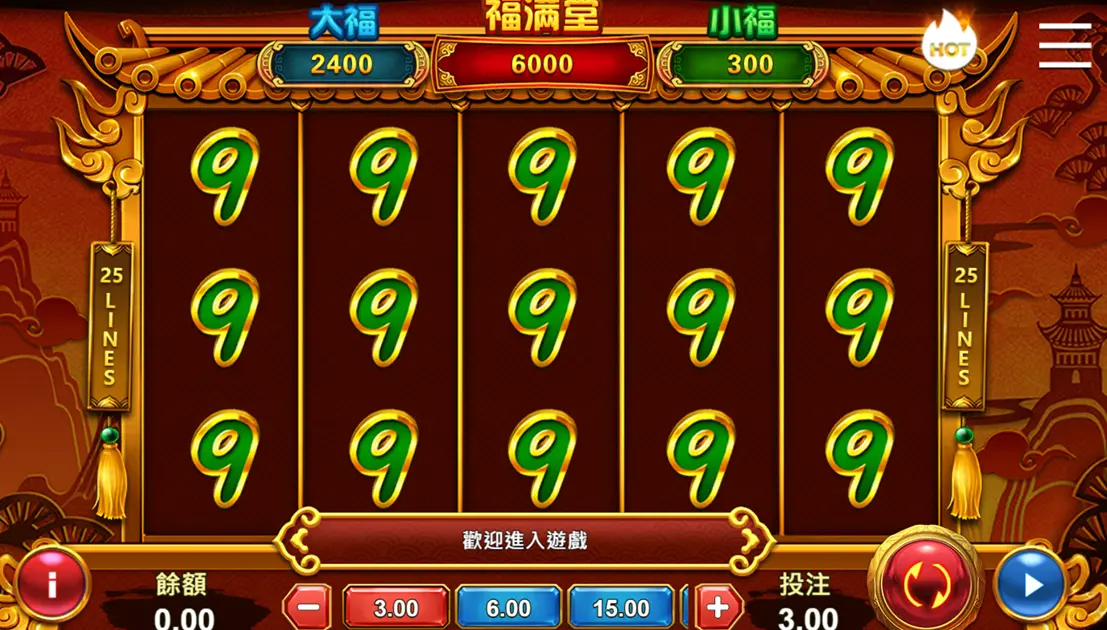Open the hamburger menu
1107x630 pixels.
point(1064,45)
